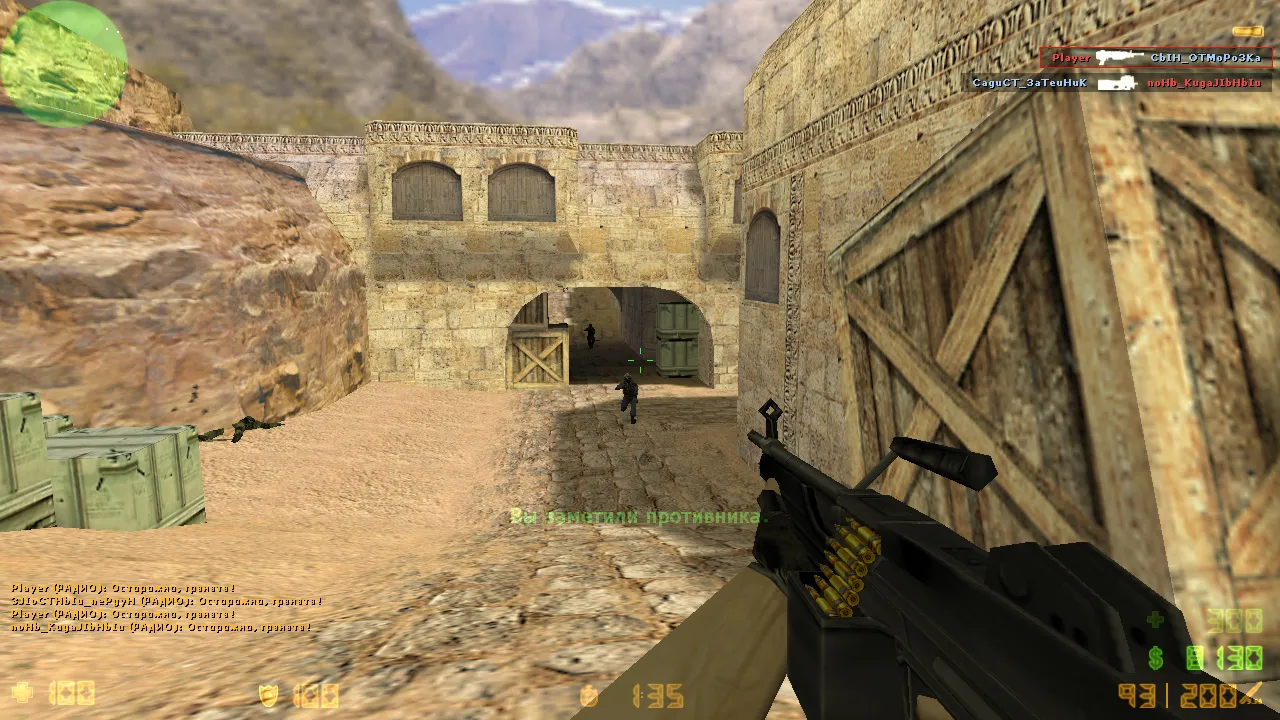Expand the chat message from 3JIoCTHbIu_nePyyH
This screenshot has height=720, width=1280.
(x=160, y=602)
